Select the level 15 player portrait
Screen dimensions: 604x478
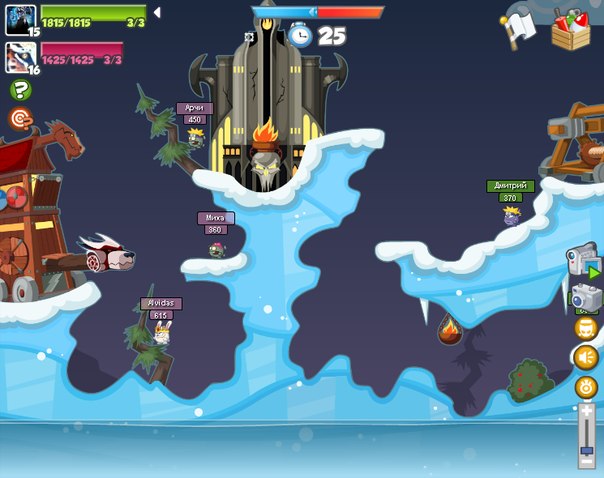[x=20, y=18]
